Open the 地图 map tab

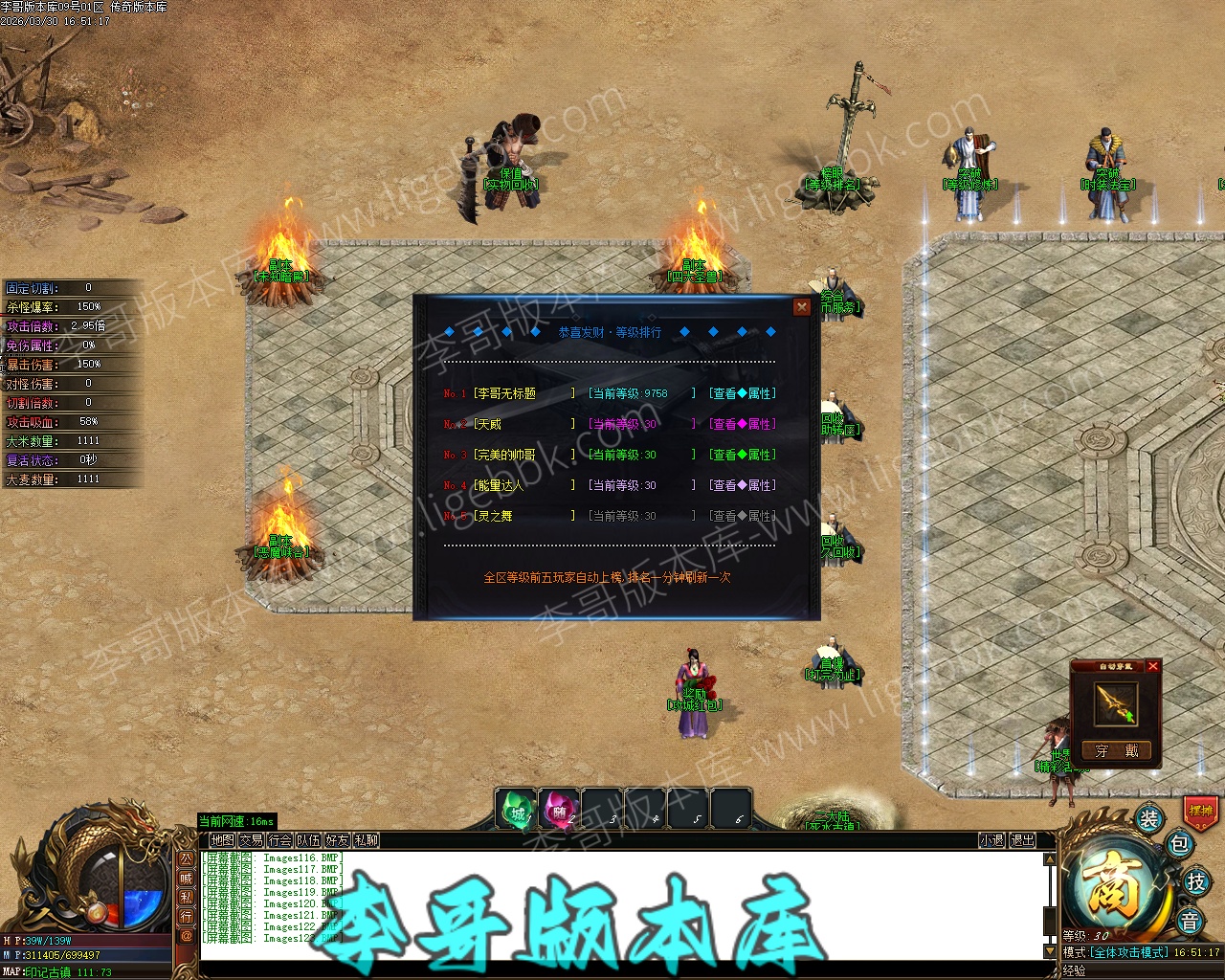pyautogui.click(x=222, y=840)
